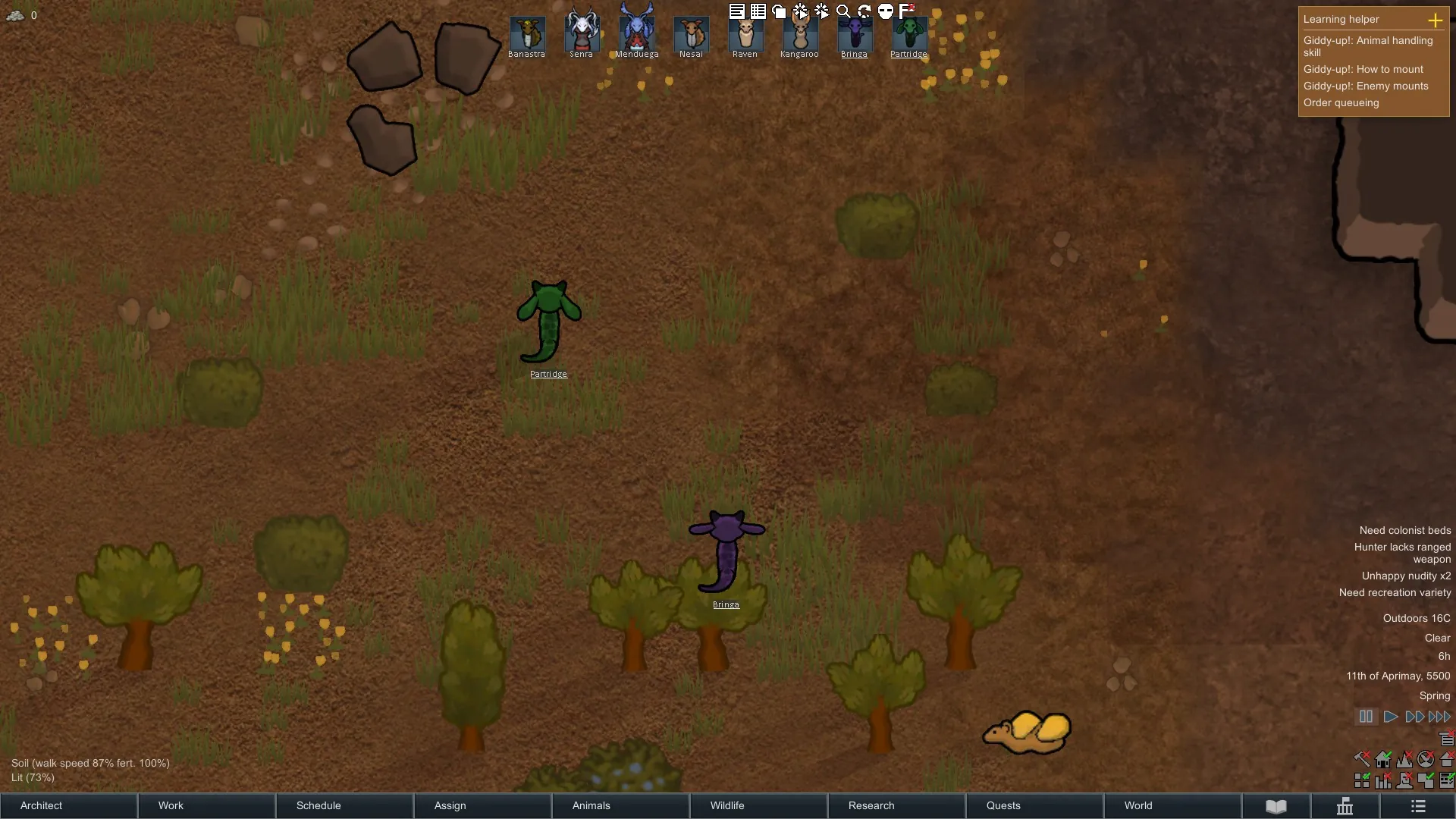The height and width of the screenshot is (819, 1456).
Task: Open the main menu list icon
Action: (x=1418, y=805)
